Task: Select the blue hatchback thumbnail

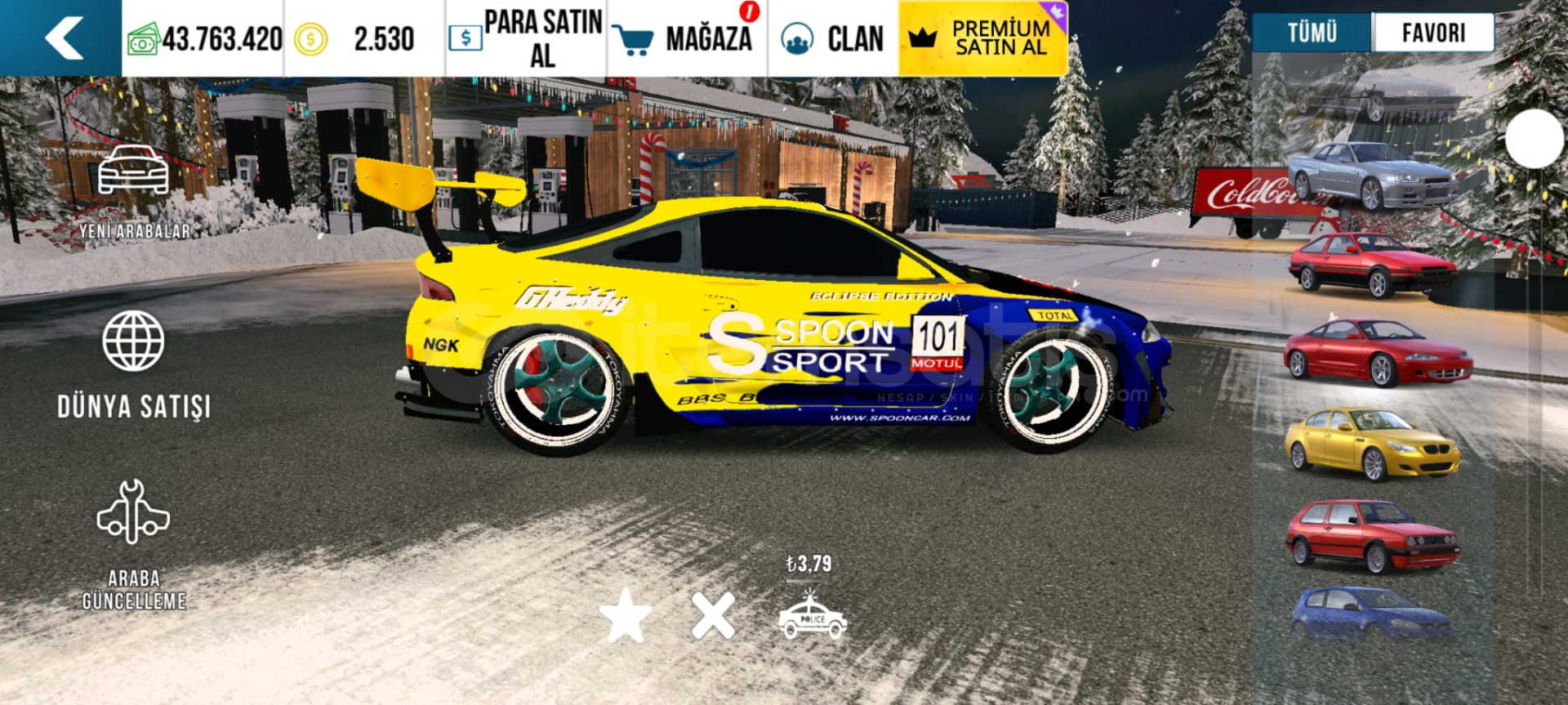Action: point(1372,611)
